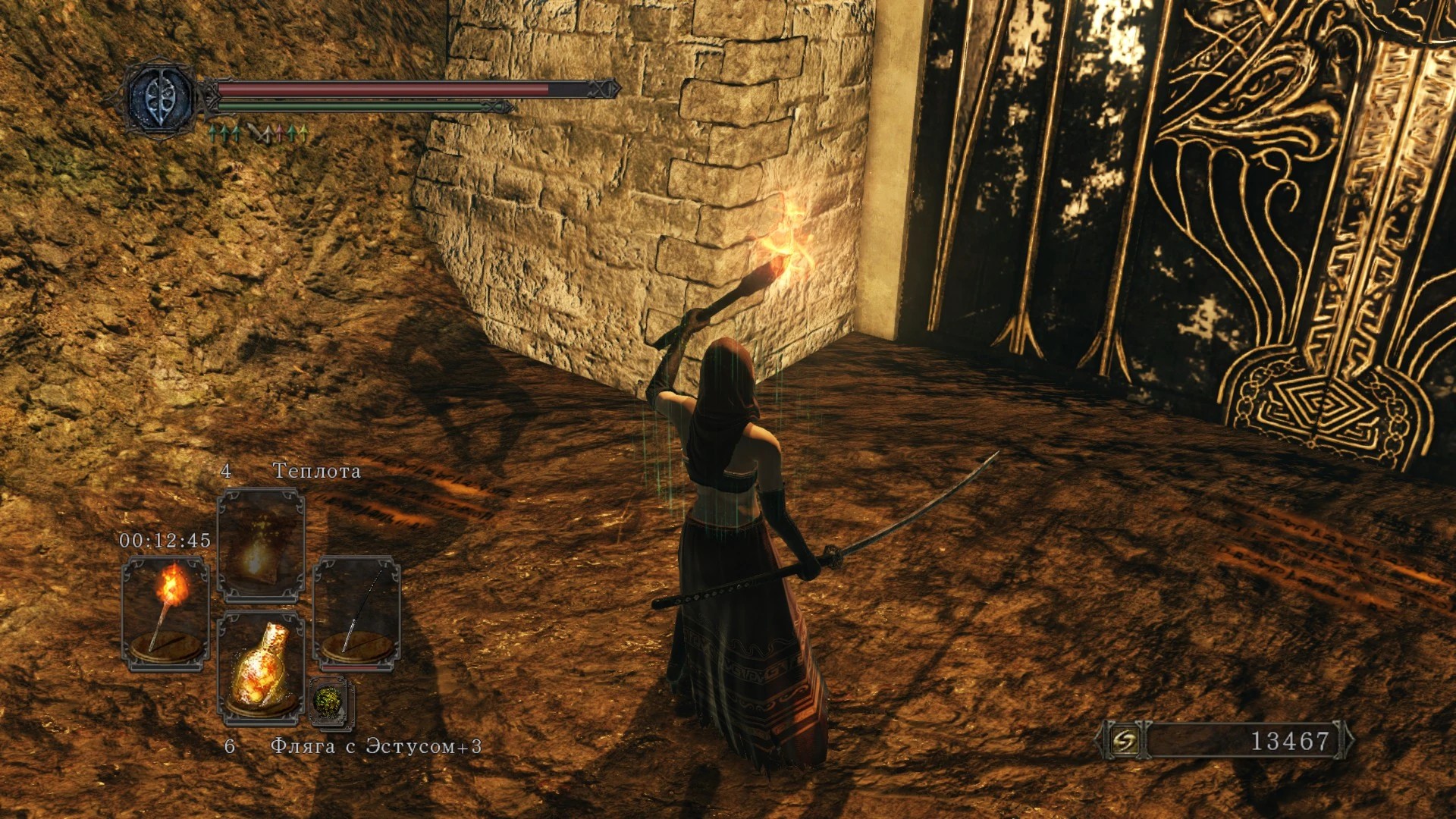Use the Estus Flask item slot
This screenshot has height=819, width=1456.
click(261, 667)
